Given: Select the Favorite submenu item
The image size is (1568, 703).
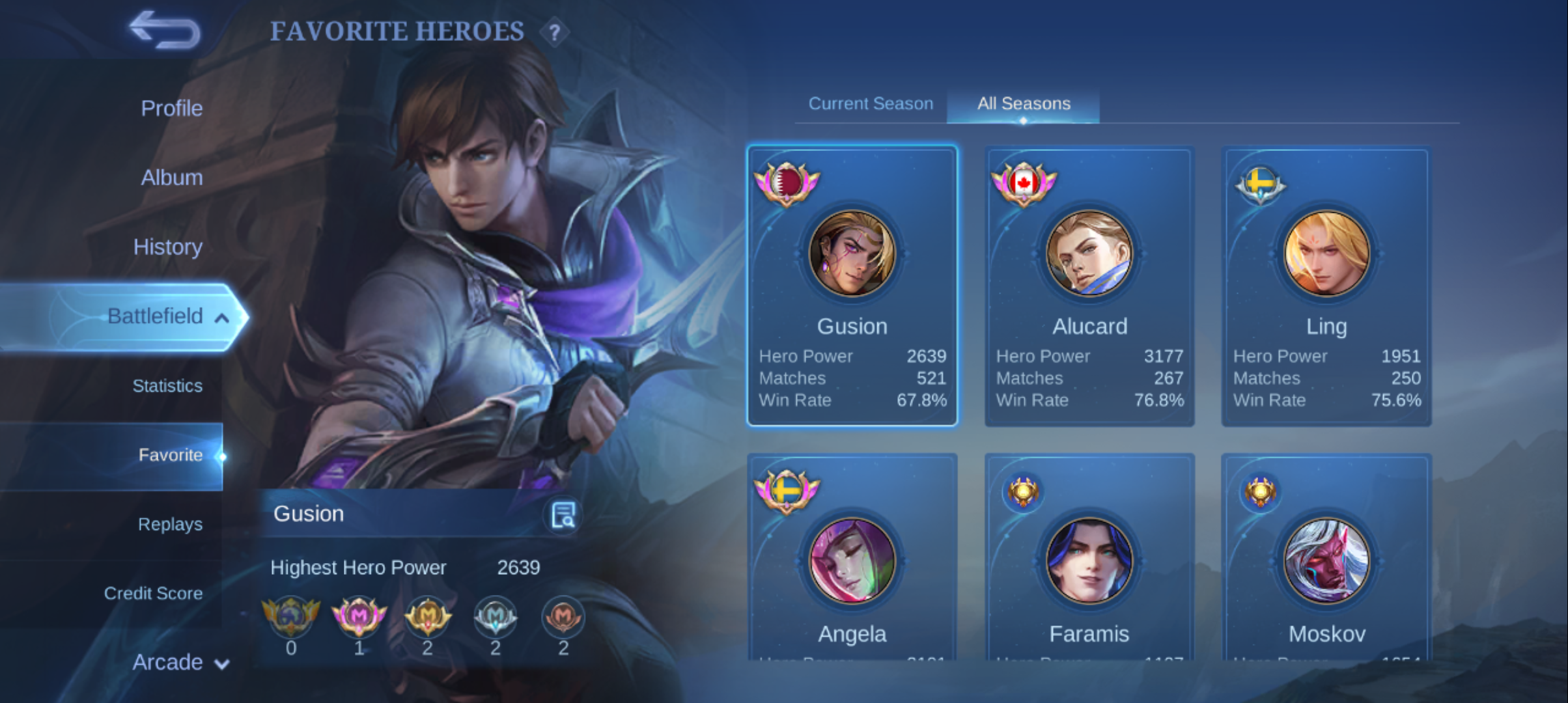Looking at the screenshot, I should point(170,455).
